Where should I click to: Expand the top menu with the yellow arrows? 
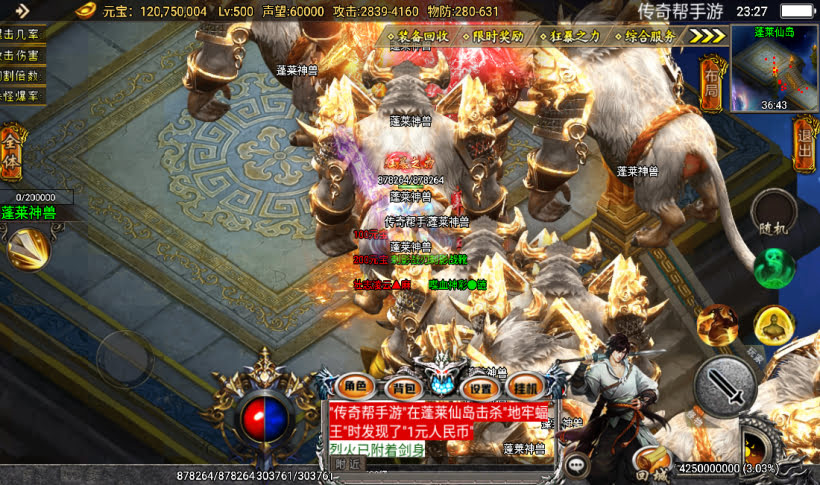[708, 36]
